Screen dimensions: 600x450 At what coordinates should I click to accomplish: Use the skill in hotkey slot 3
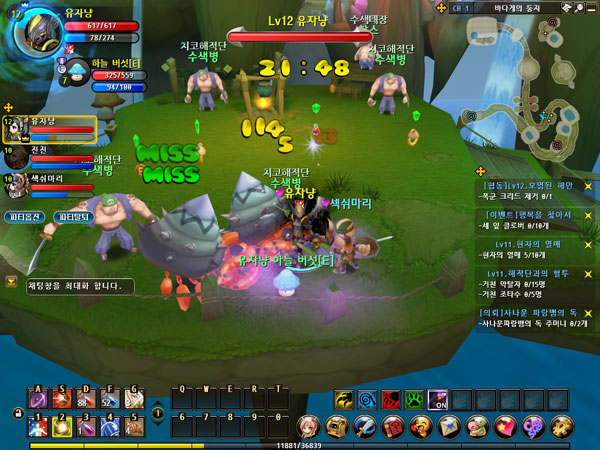tap(86, 427)
